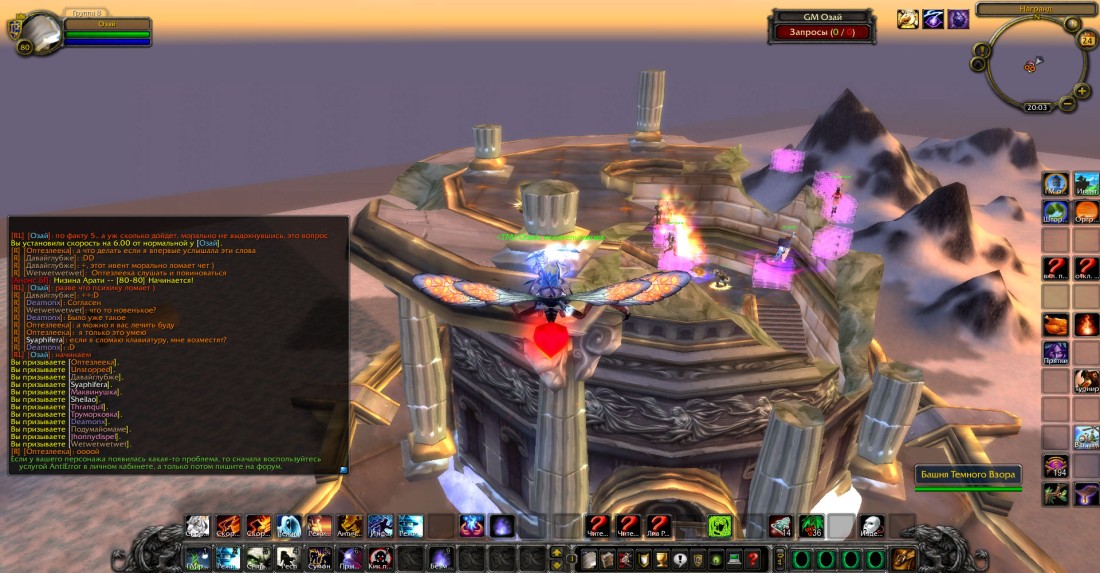This screenshot has height=573, width=1100.
Task: Open the golden backpack bag slot
Action: 904,559
